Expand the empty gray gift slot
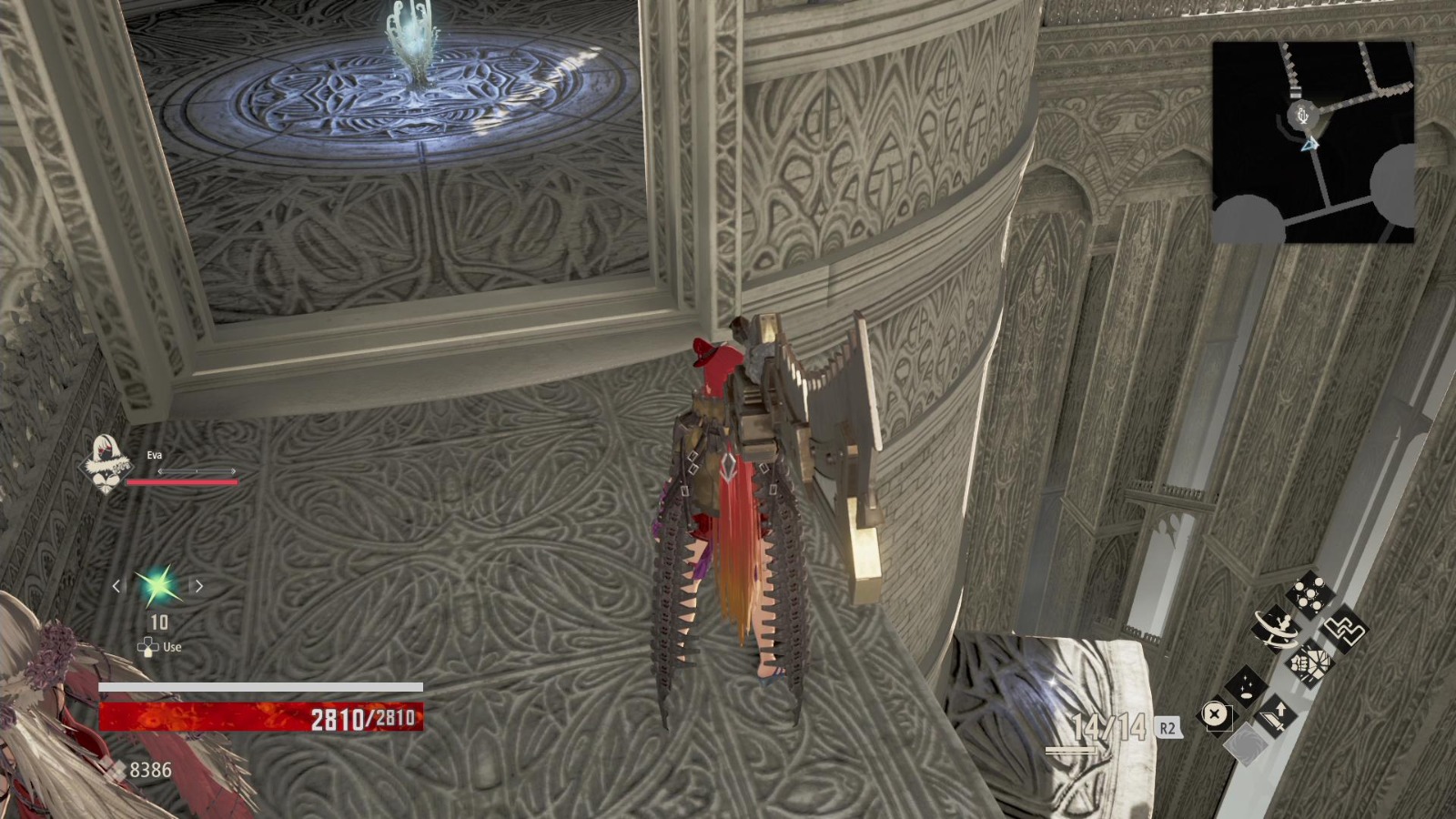 (1247, 745)
